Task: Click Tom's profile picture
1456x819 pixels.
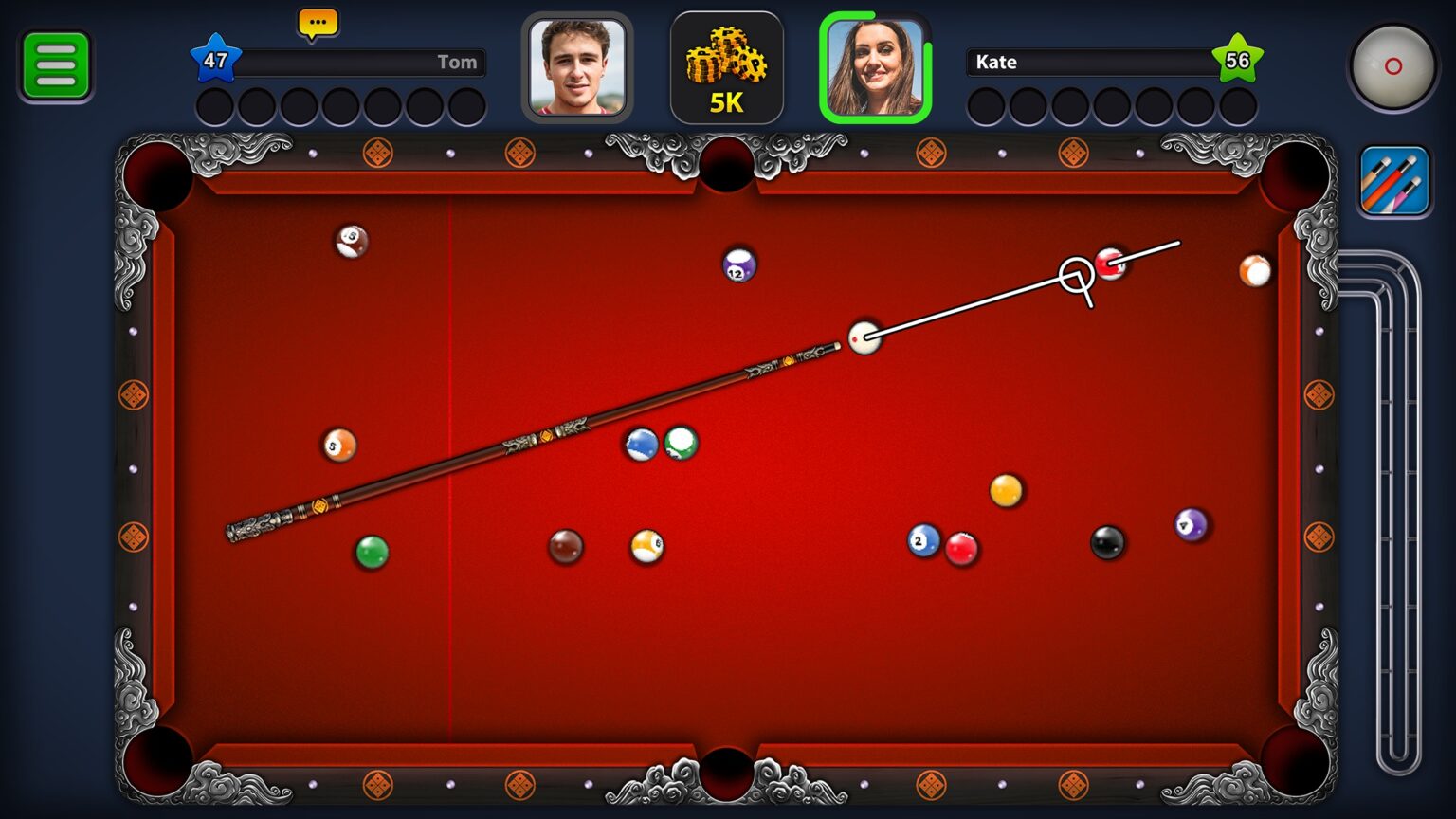Action: pyautogui.click(x=576, y=68)
